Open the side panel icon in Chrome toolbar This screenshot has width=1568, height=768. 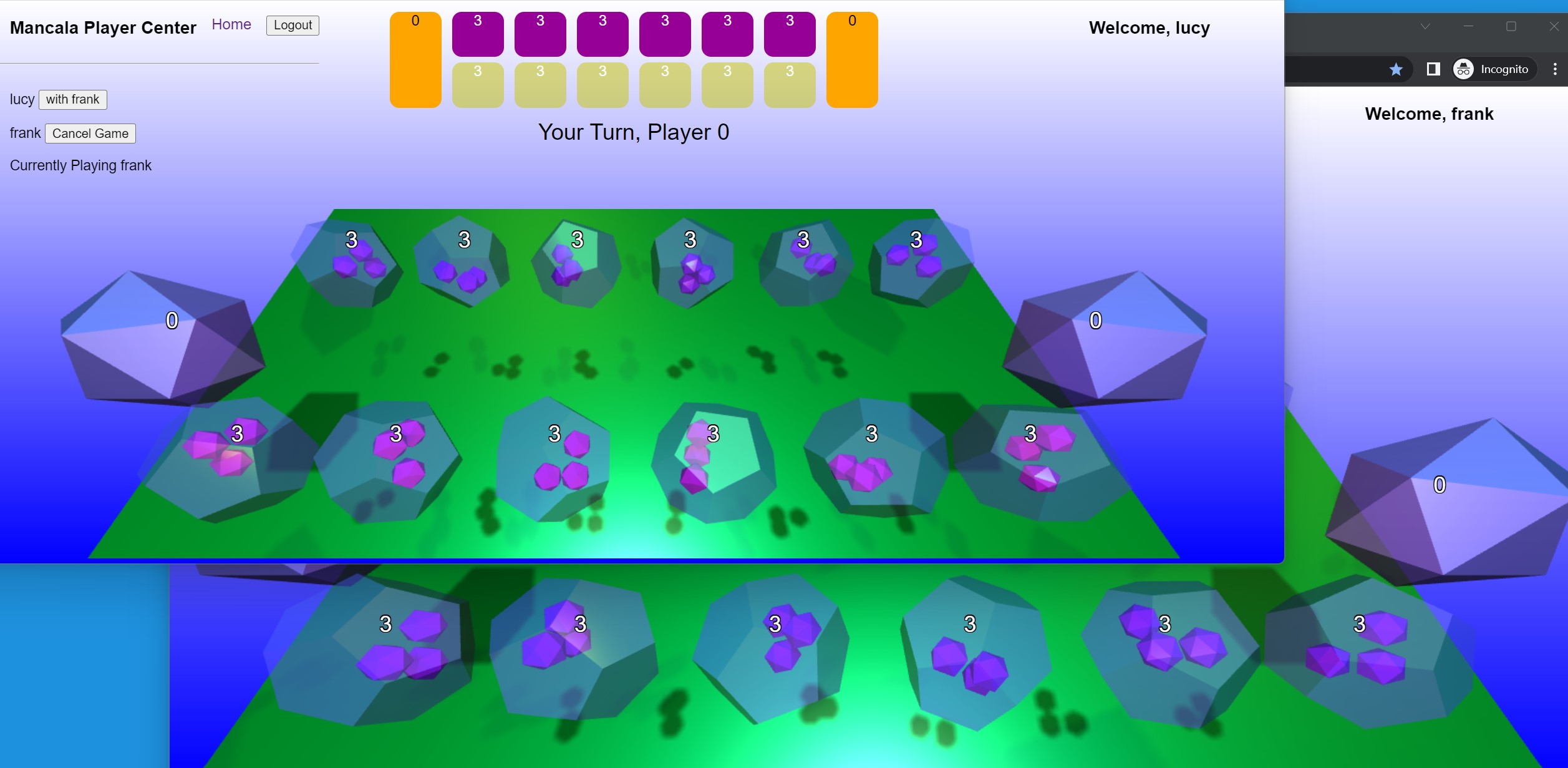point(1433,69)
